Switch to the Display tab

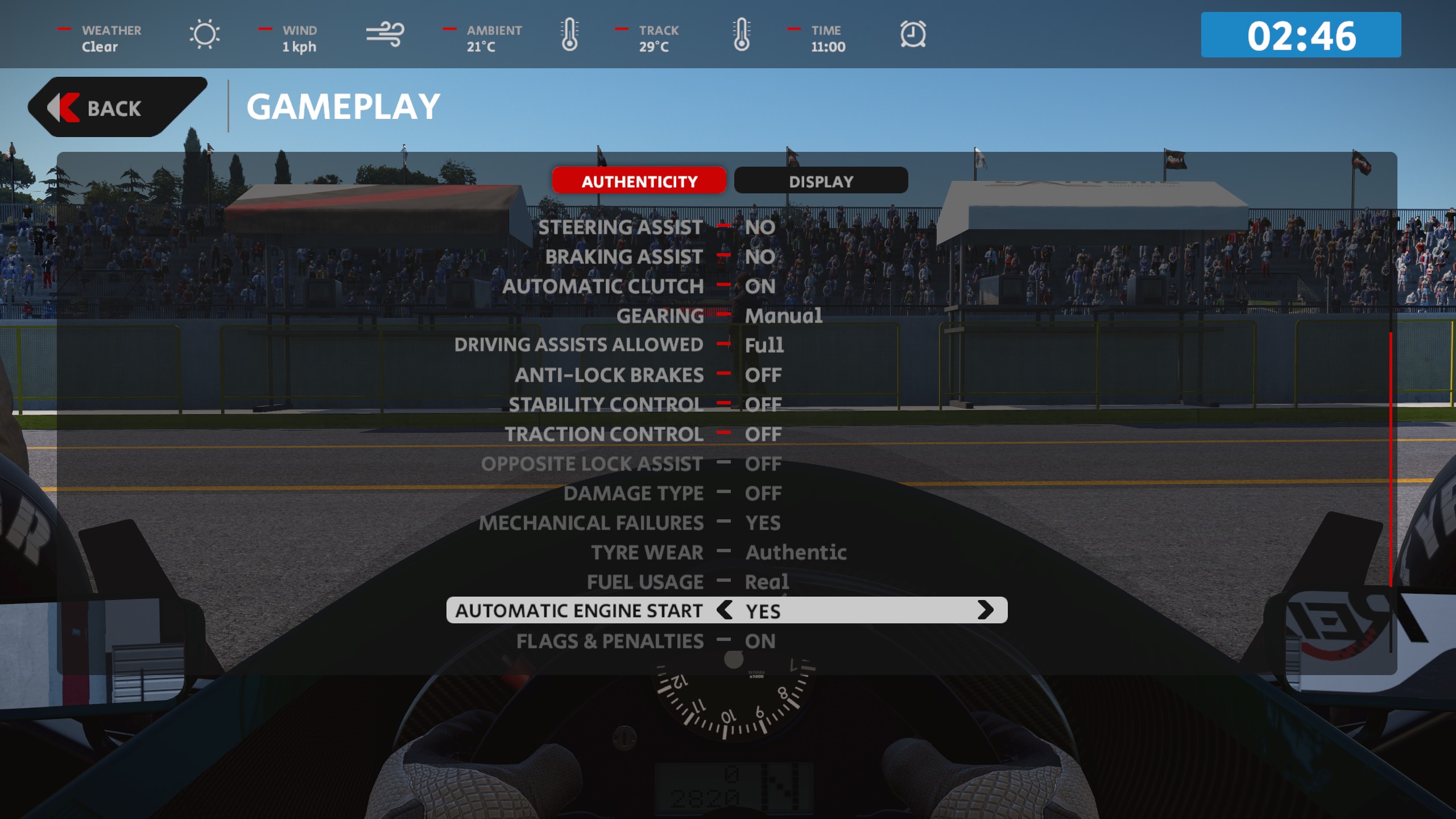click(821, 181)
